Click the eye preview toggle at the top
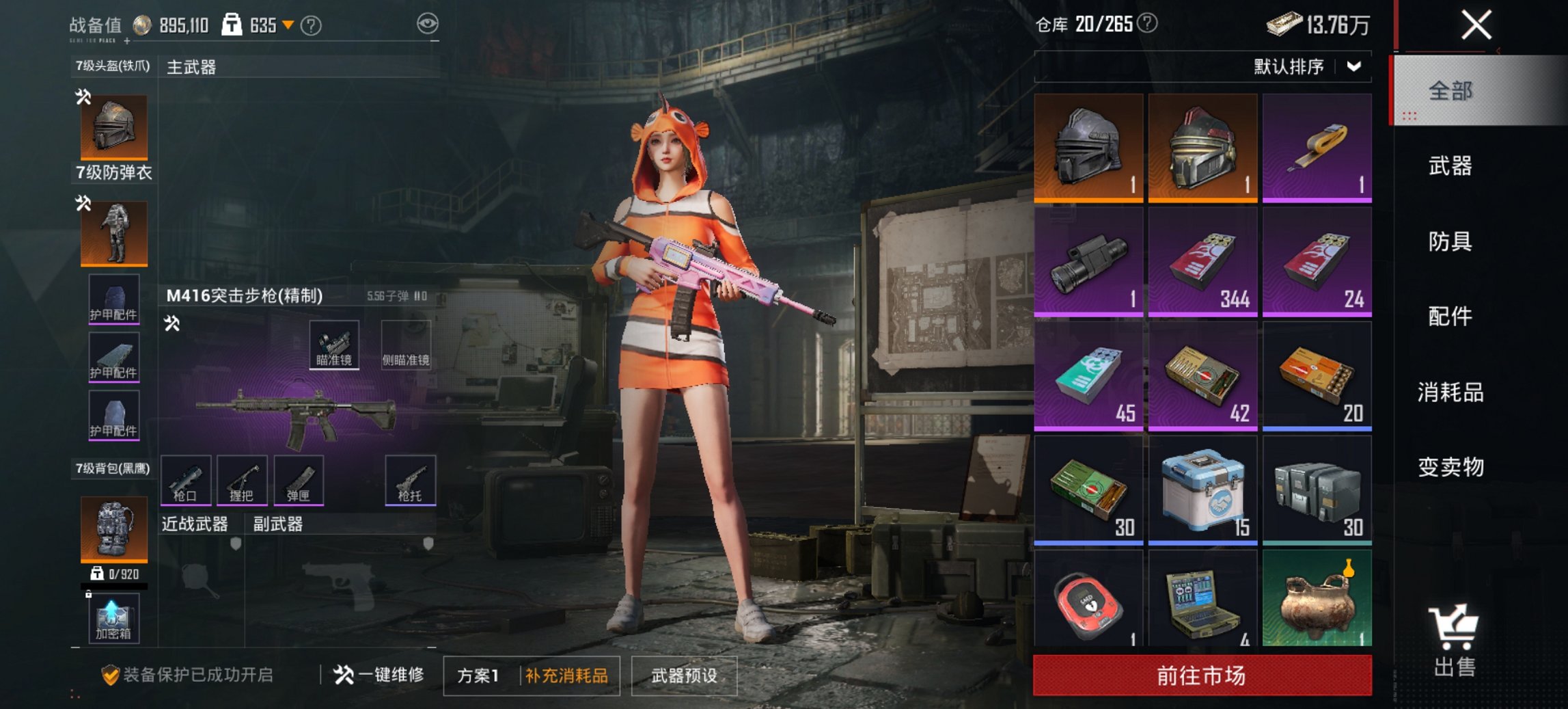Image resolution: width=1568 pixels, height=709 pixels. (429, 23)
